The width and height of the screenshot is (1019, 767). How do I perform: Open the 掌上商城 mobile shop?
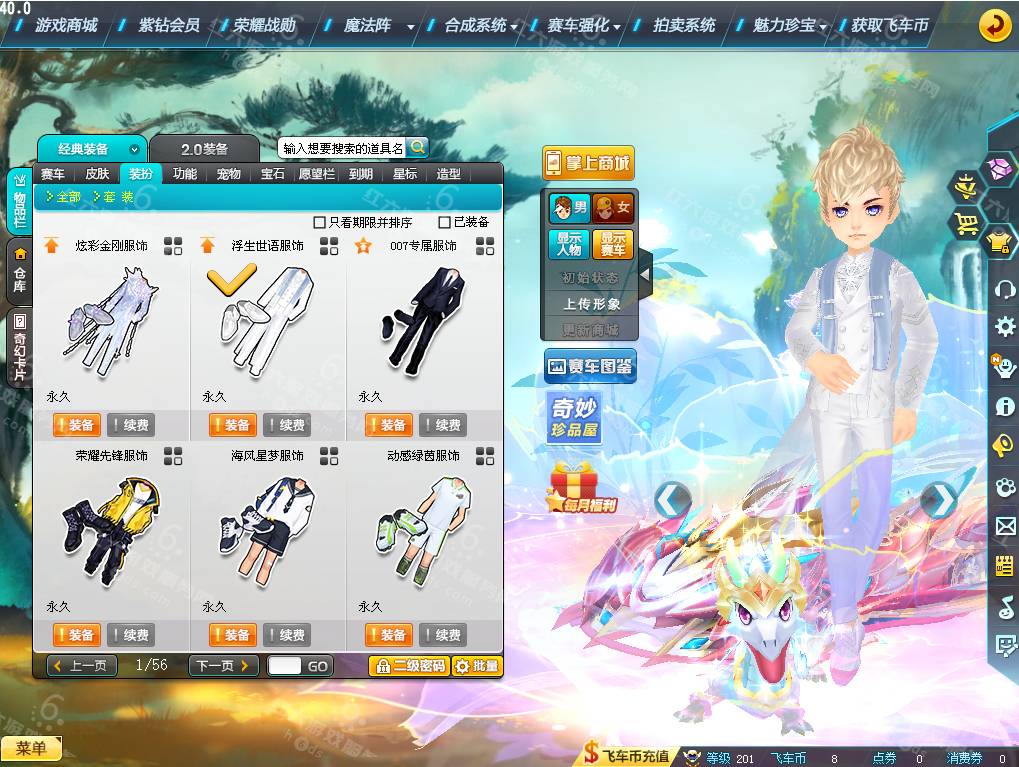point(588,163)
